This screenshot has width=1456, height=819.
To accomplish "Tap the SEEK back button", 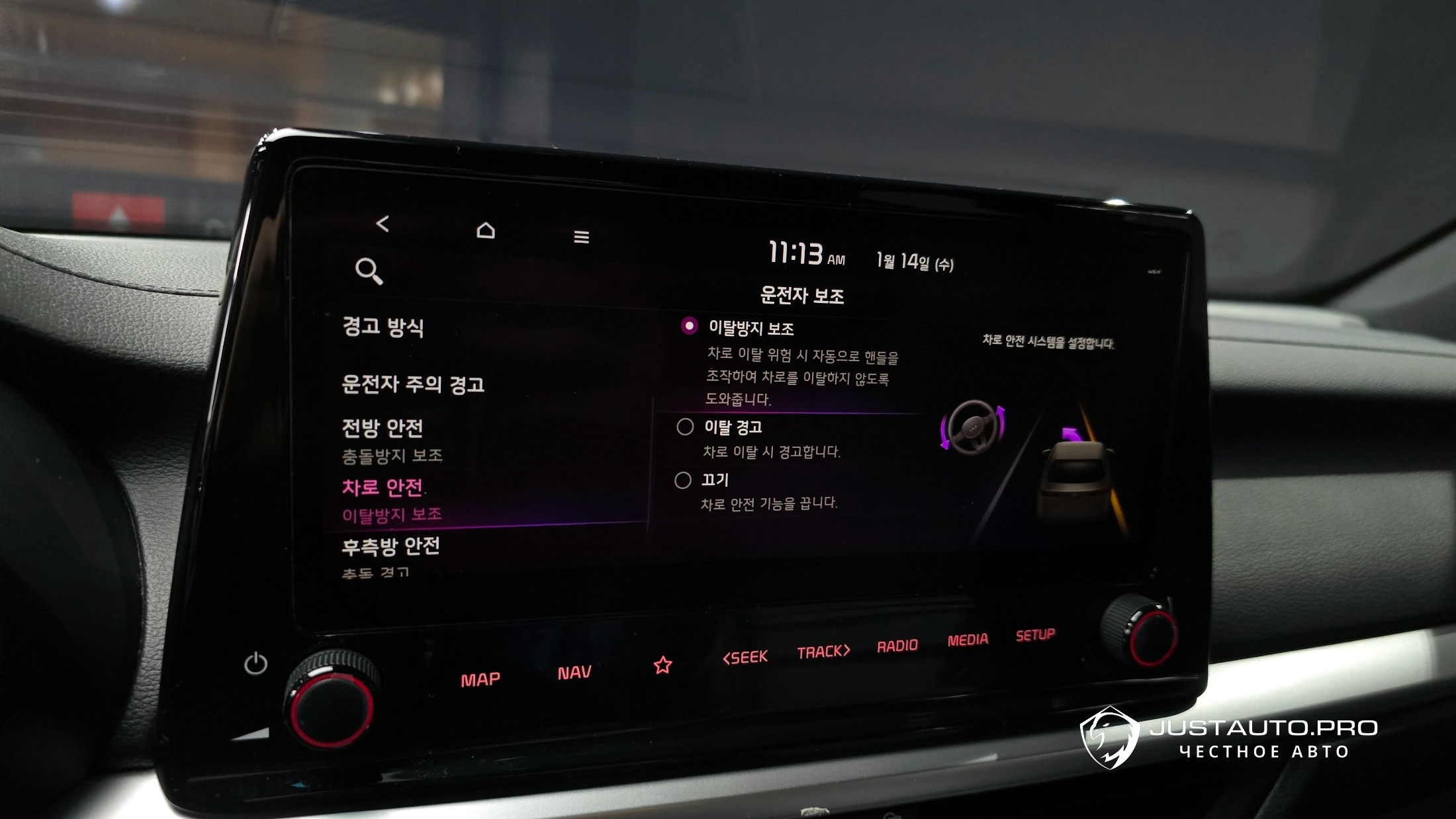I will [745, 658].
